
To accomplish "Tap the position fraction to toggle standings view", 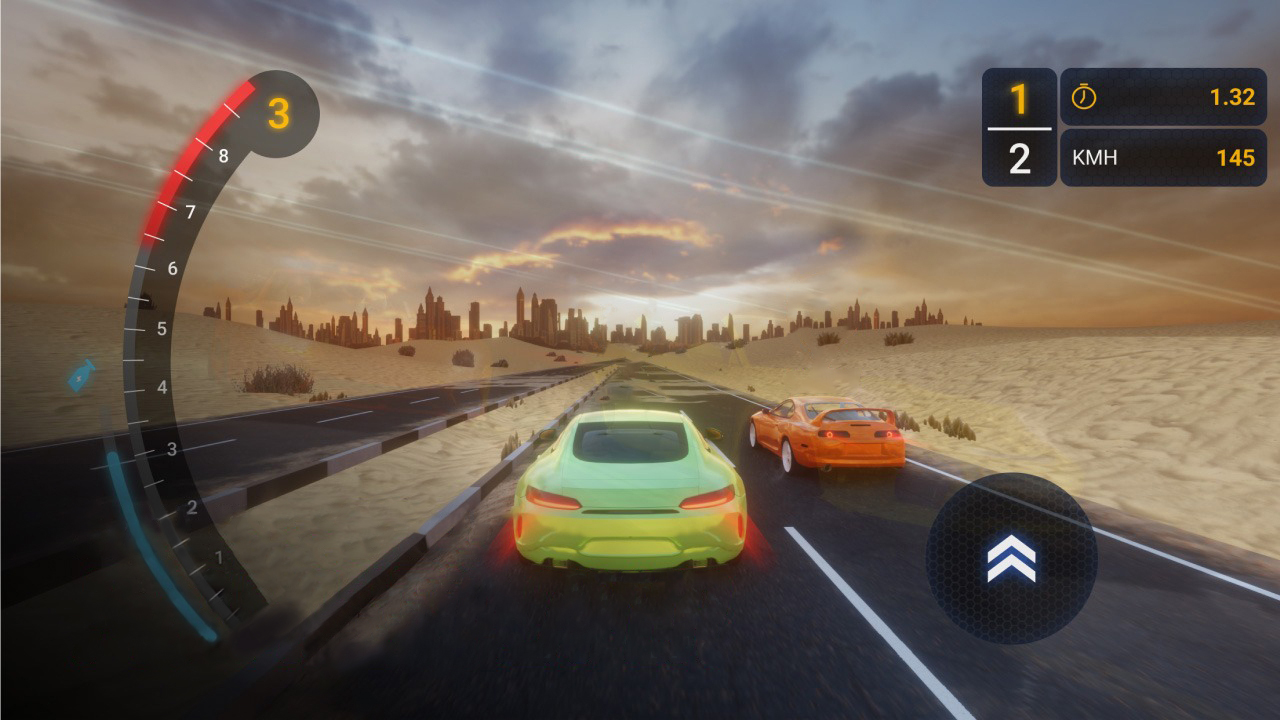I will point(1018,127).
